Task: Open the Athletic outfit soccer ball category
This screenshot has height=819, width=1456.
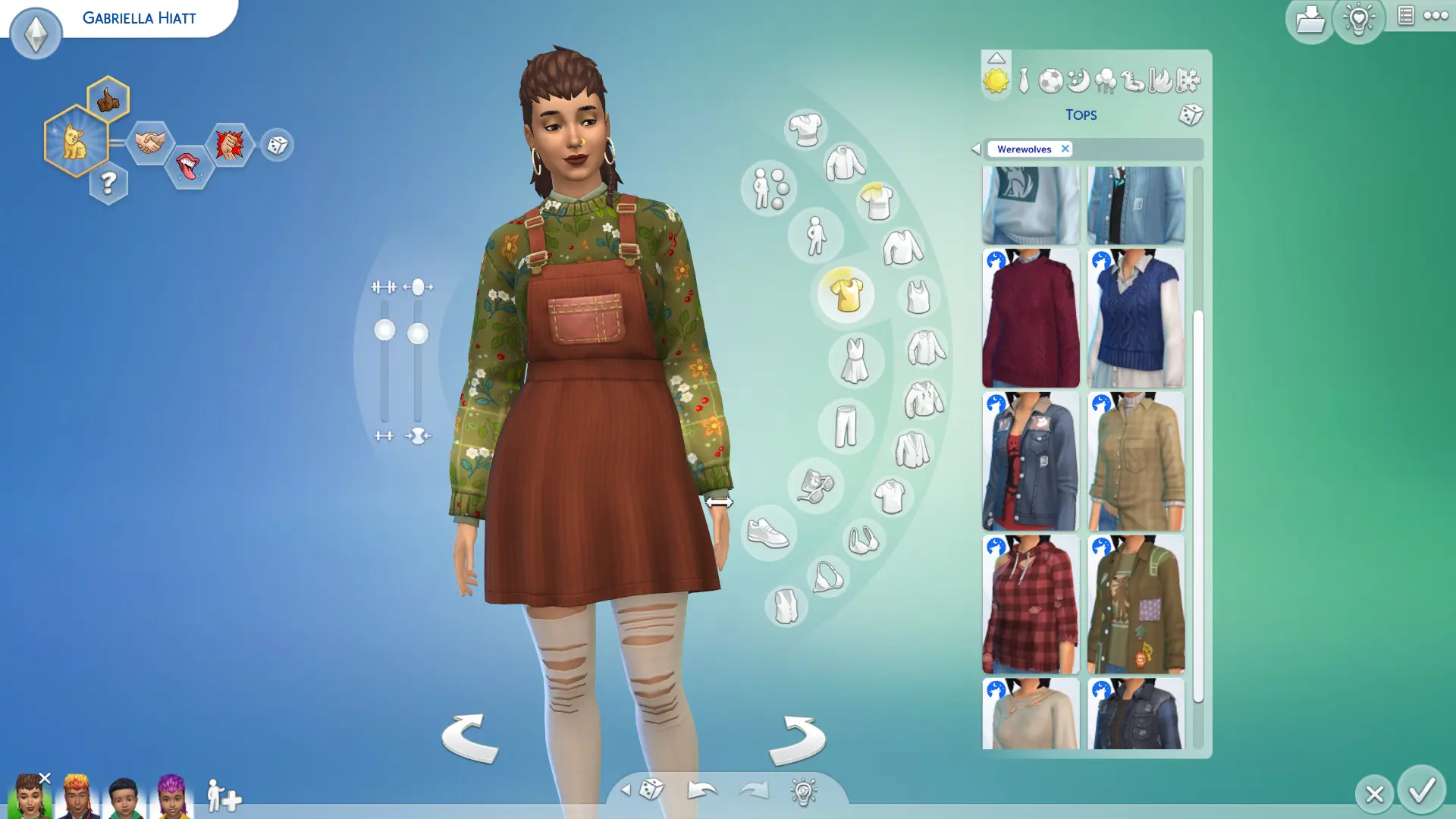Action: click(1050, 79)
